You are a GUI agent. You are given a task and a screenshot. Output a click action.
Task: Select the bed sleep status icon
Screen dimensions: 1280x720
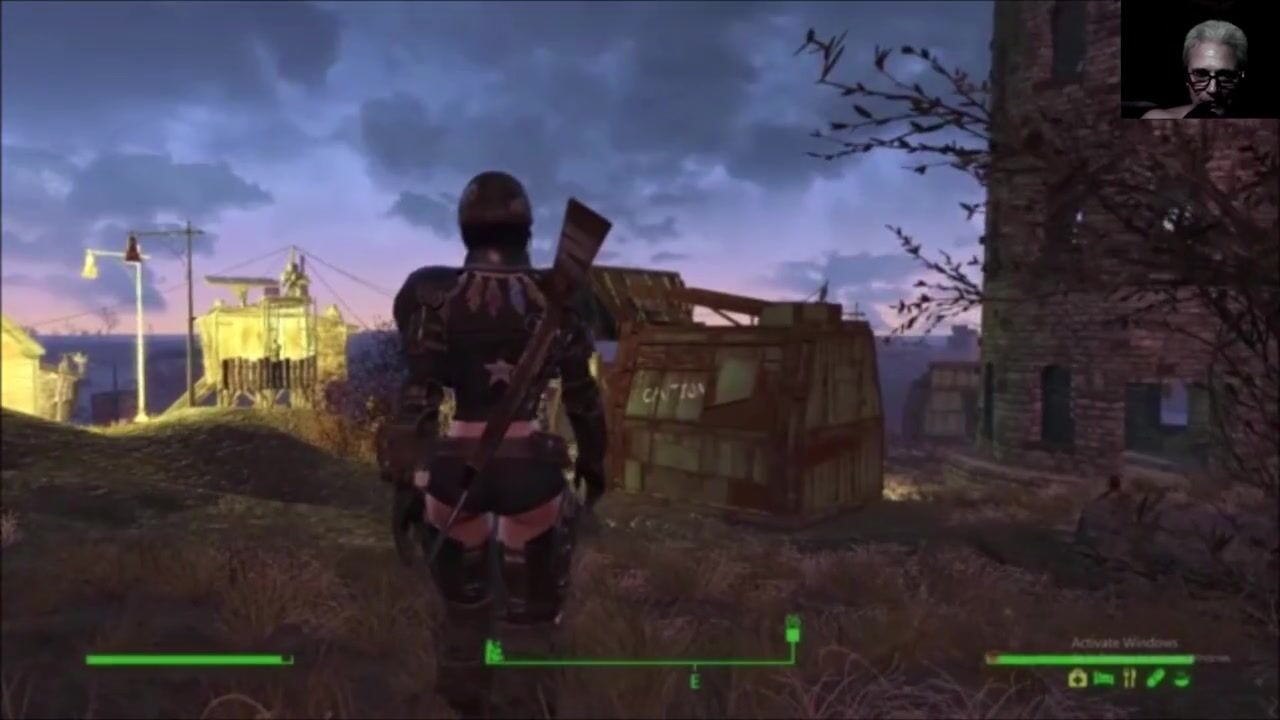[1103, 679]
